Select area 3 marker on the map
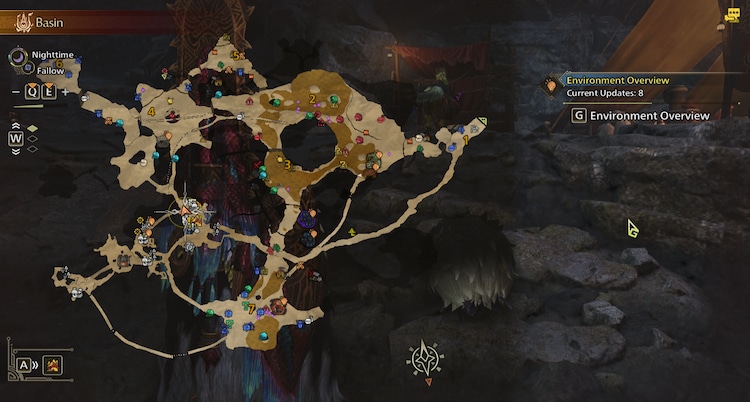The height and width of the screenshot is (402, 750). (287, 165)
